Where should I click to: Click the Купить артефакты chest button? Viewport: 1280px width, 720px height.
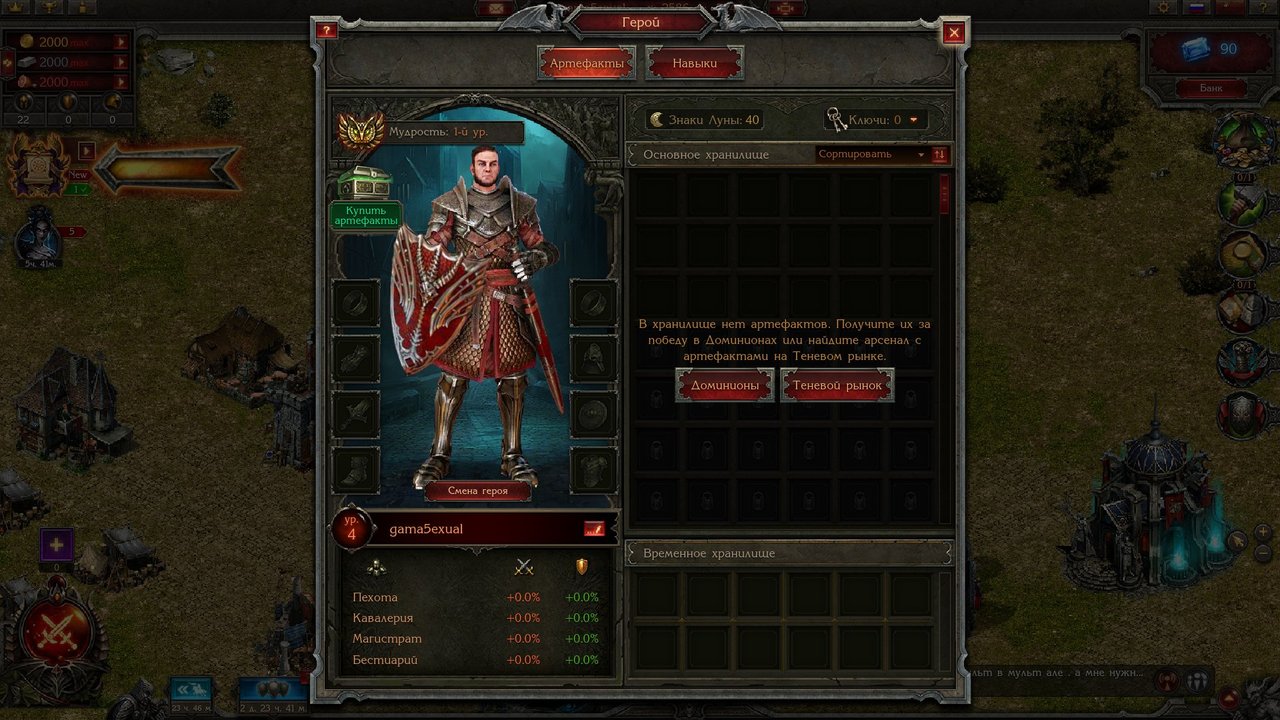(x=365, y=199)
